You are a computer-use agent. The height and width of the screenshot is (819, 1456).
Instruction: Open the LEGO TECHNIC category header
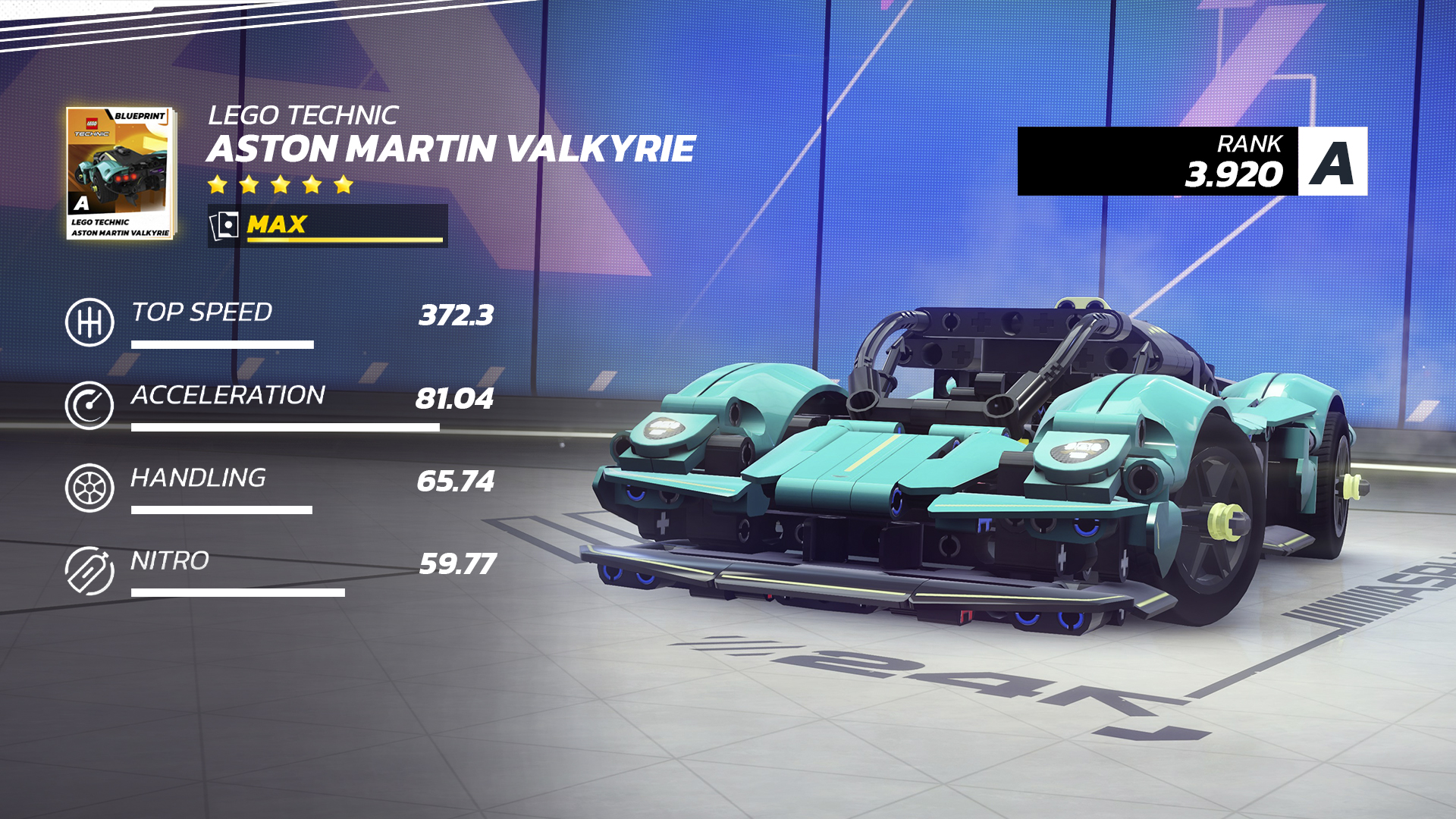(303, 115)
